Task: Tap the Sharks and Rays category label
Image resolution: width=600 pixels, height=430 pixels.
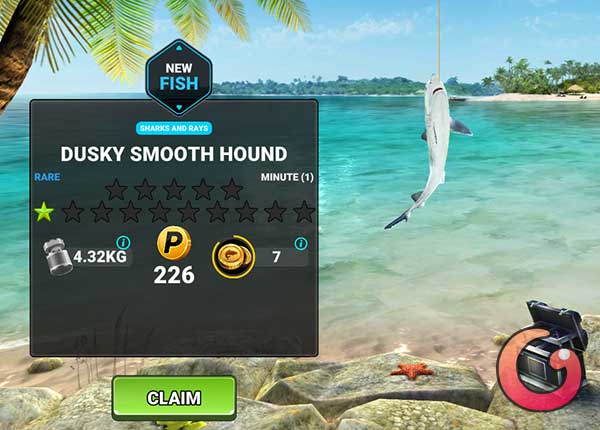Action: pos(174,127)
